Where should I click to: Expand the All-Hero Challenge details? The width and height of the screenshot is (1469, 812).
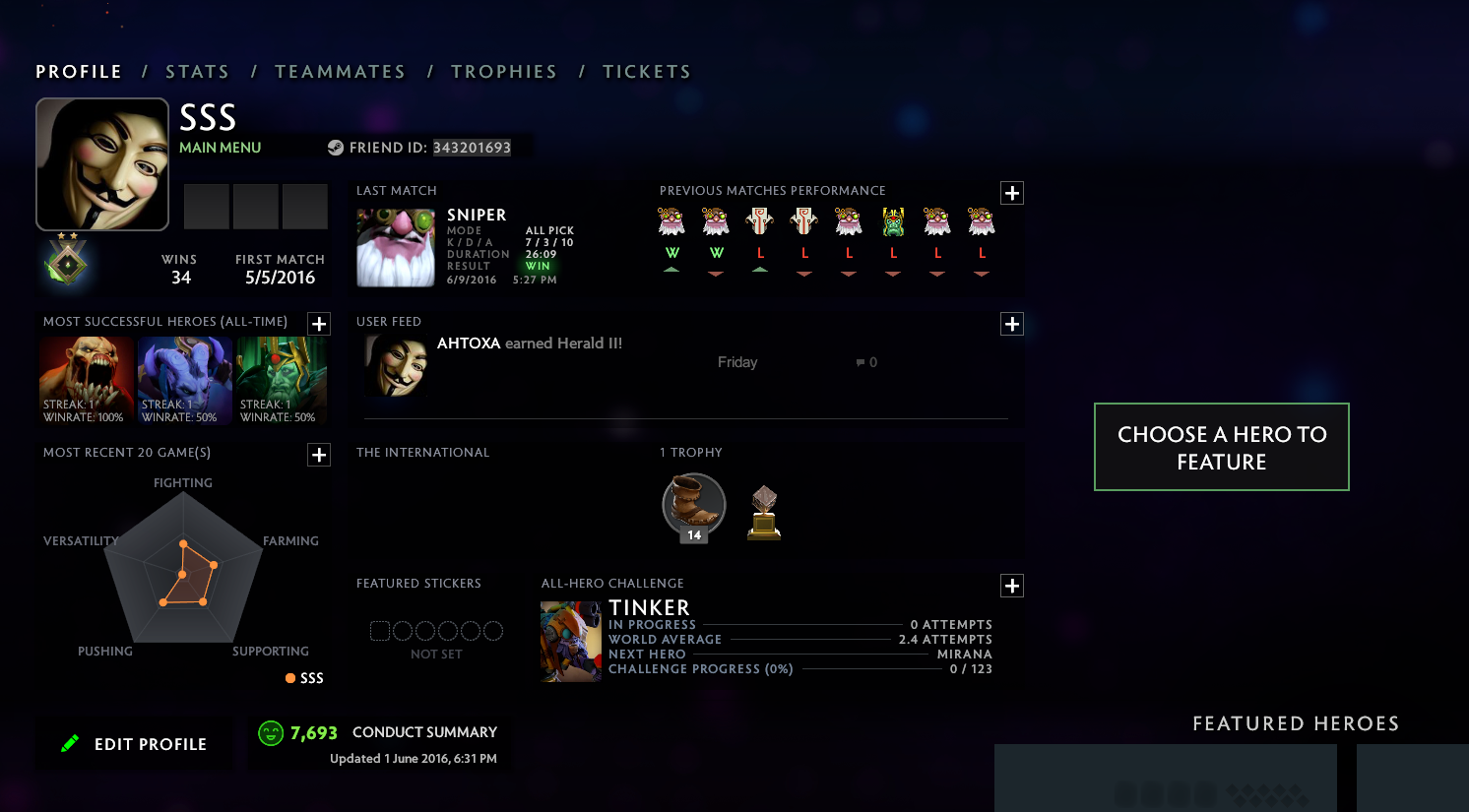tap(1011, 586)
